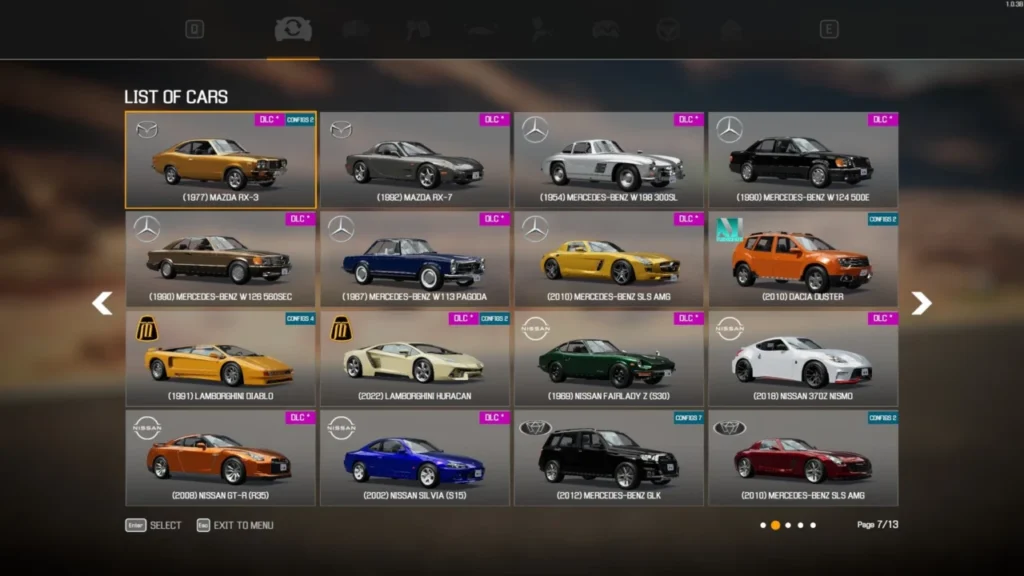Select the Nissan 370Z Nismo tile
This screenshot has width=1024, height=576.
803,358
